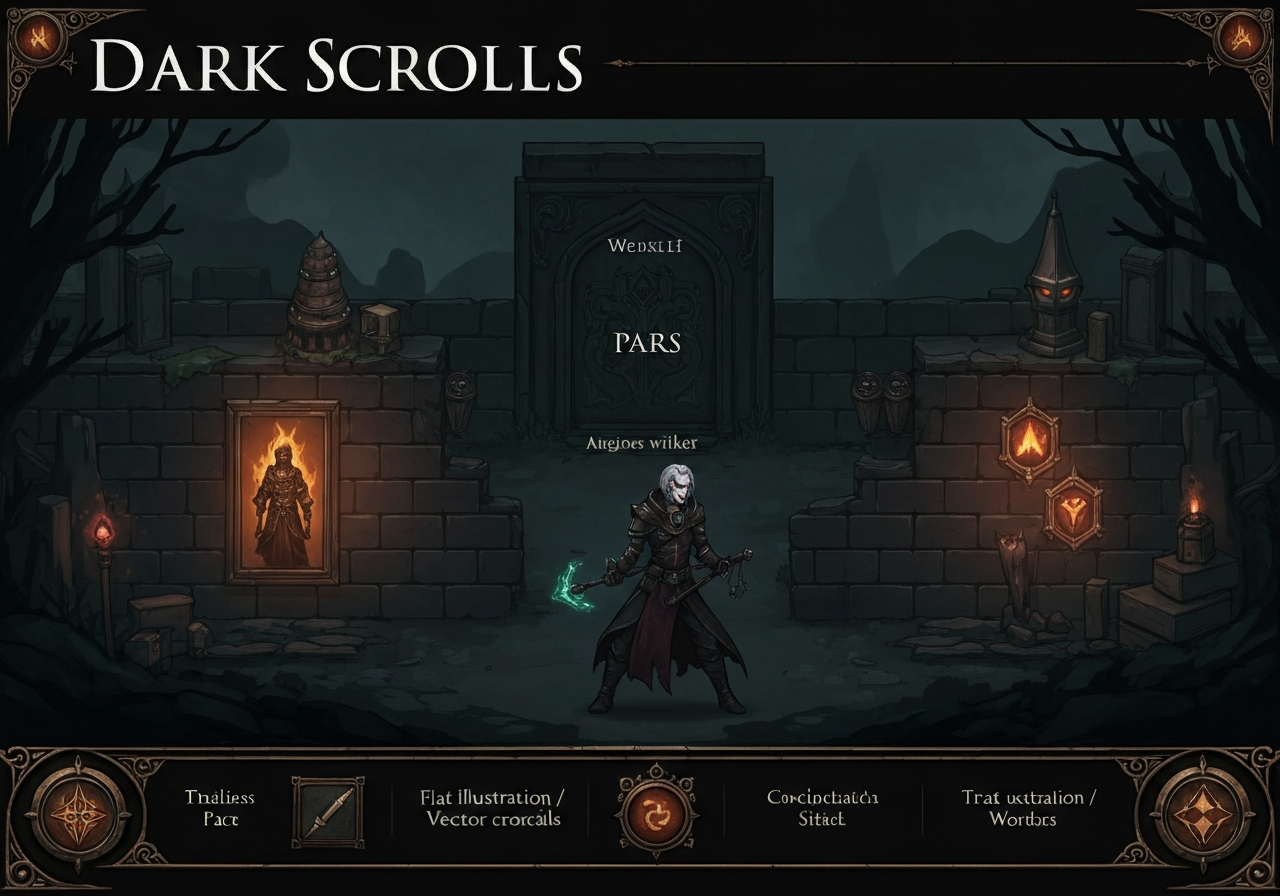Click the orange rune seal in the bottom bar
The image size is (1280, 896).
pyautogui.click(x=655, y=812)
